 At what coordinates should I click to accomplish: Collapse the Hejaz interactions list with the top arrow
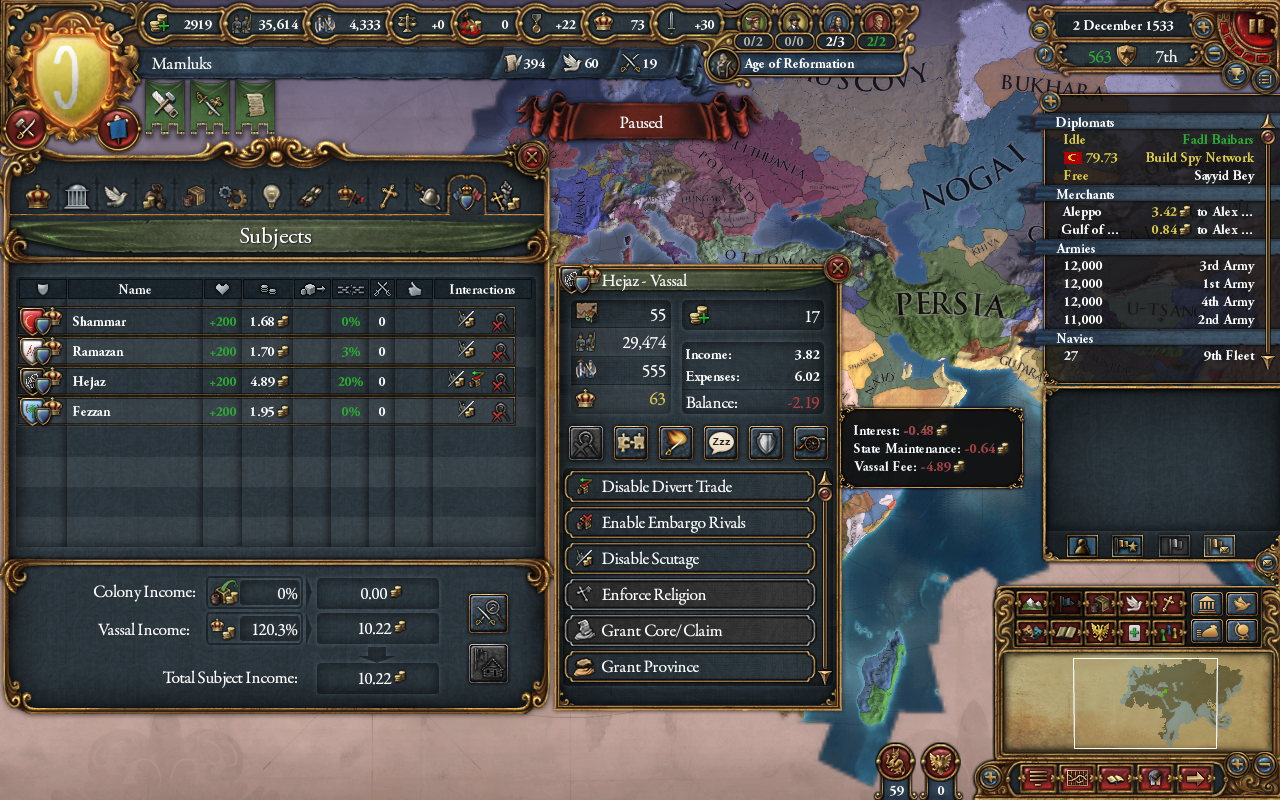click(825, 481)
